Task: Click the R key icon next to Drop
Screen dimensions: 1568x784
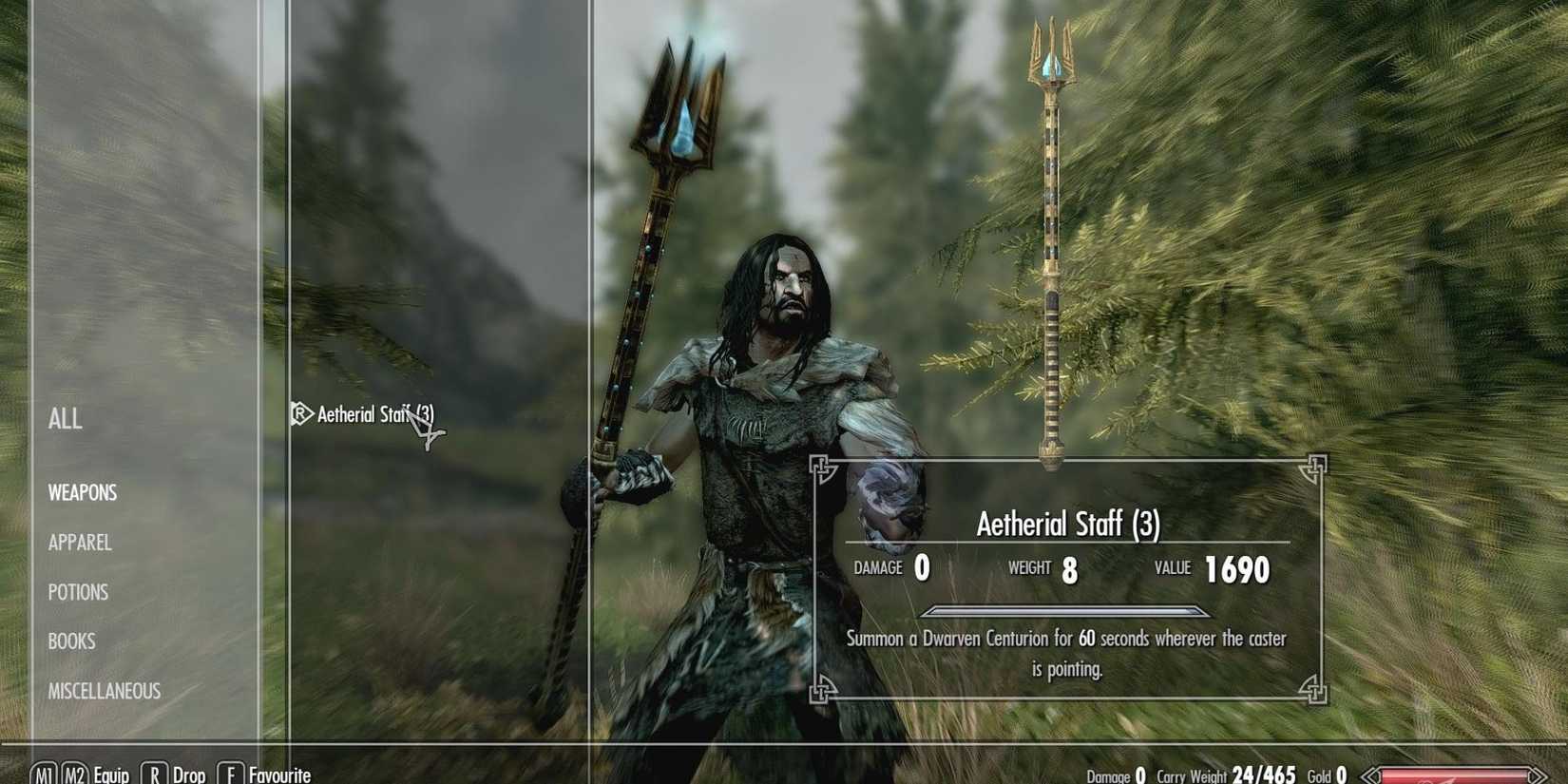Action: [x=154, y=774]
